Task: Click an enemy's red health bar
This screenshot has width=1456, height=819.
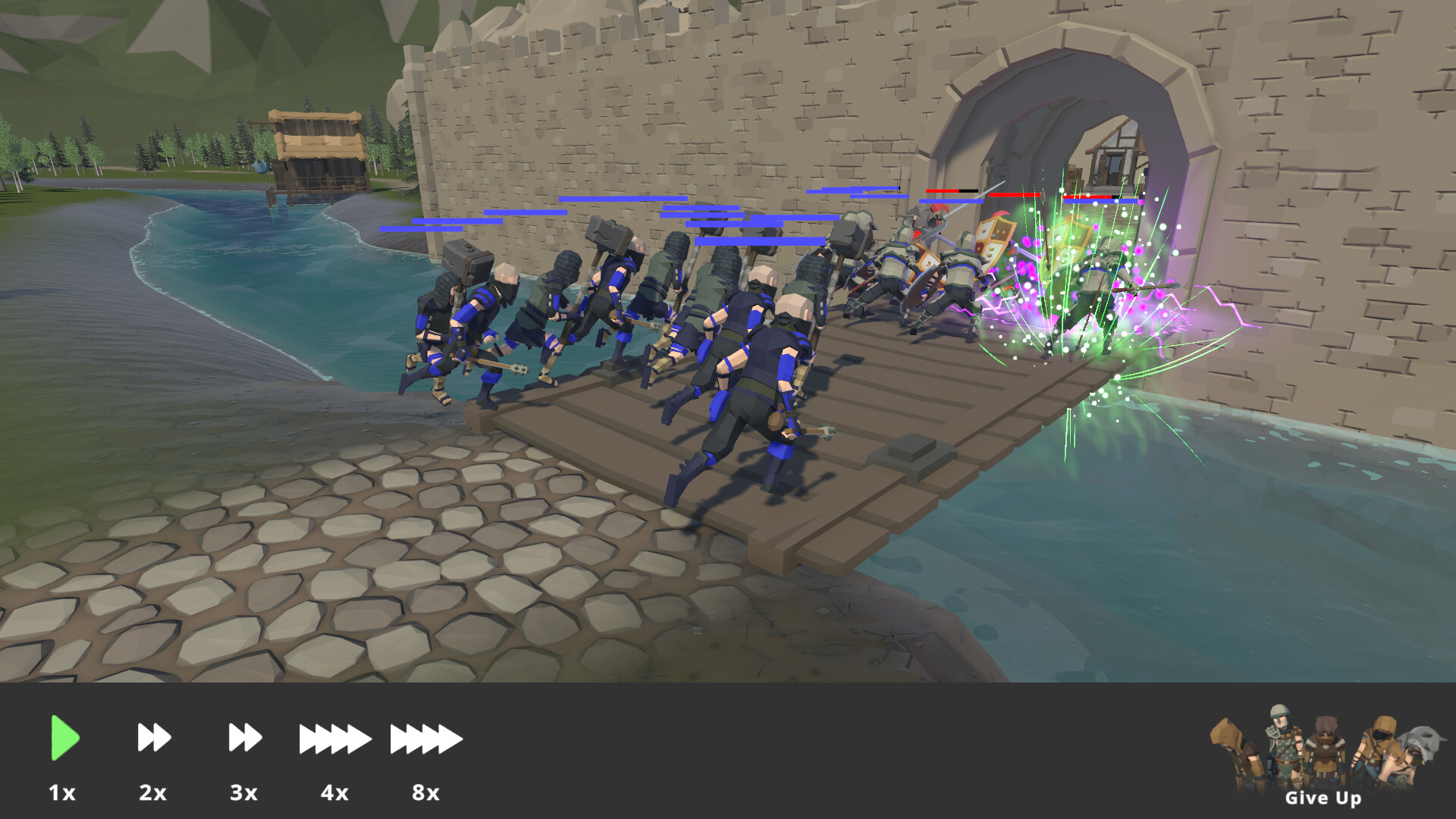Action: pos(940,191)
